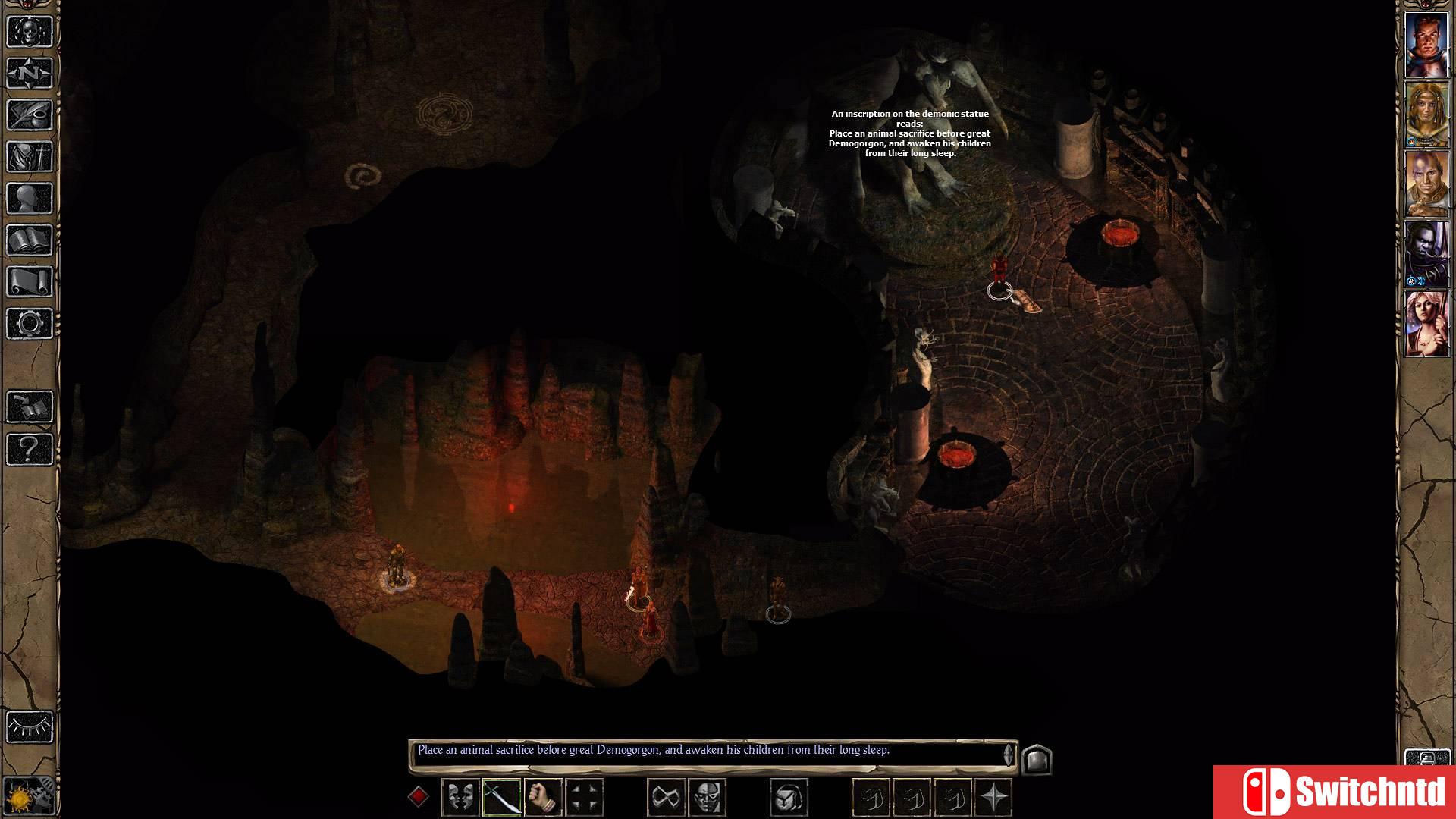Choose the non-lethal fist attack icon
The width and height of the screenshot is (1456, 819).
click(543, 795)
